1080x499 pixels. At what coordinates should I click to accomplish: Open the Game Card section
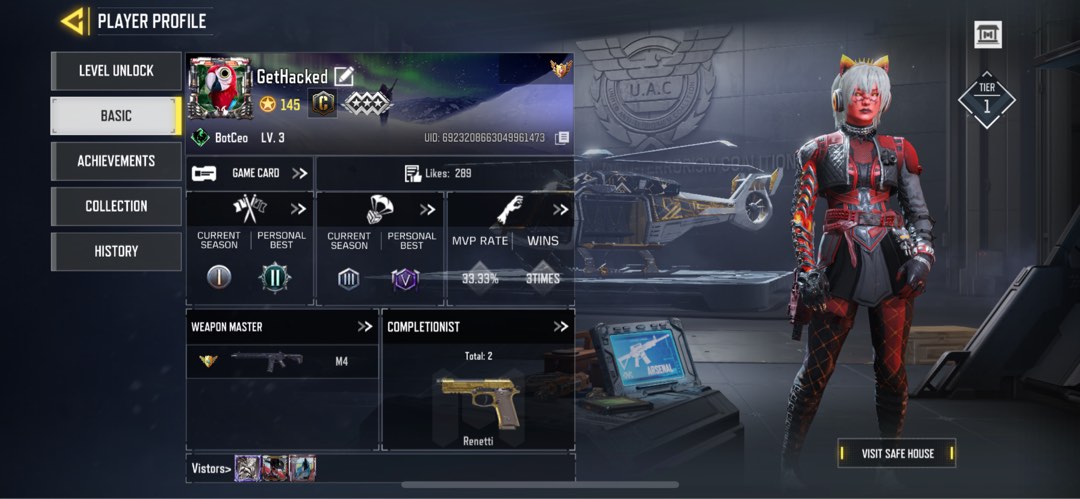click(x=250, y=173)
